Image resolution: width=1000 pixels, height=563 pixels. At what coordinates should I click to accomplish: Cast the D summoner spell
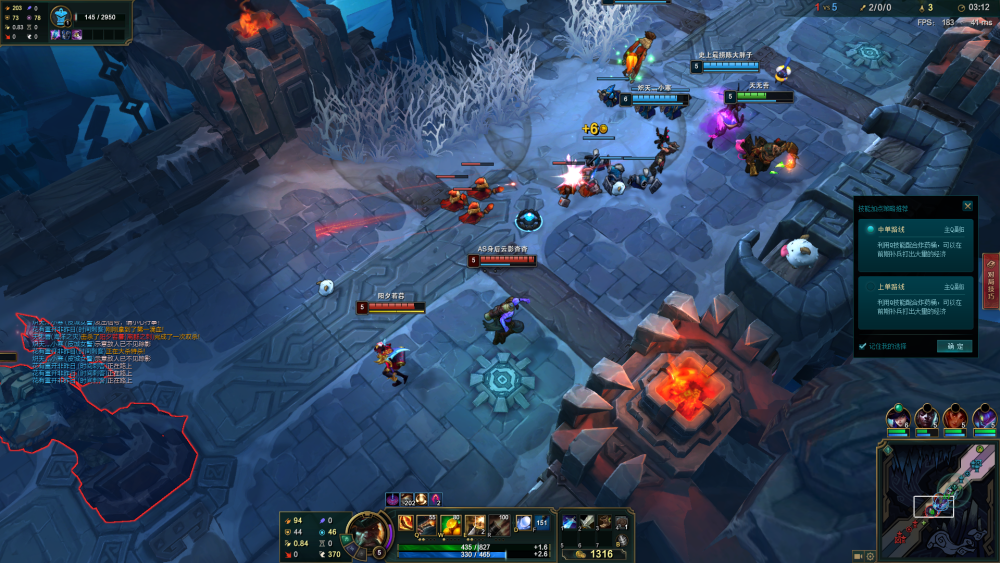pos(523,524)
